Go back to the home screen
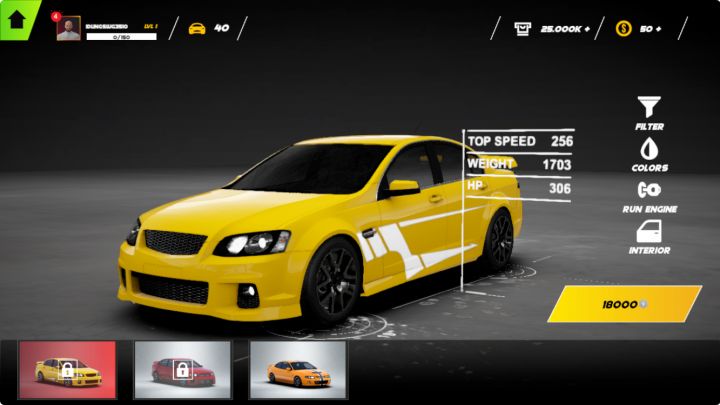 17,19
